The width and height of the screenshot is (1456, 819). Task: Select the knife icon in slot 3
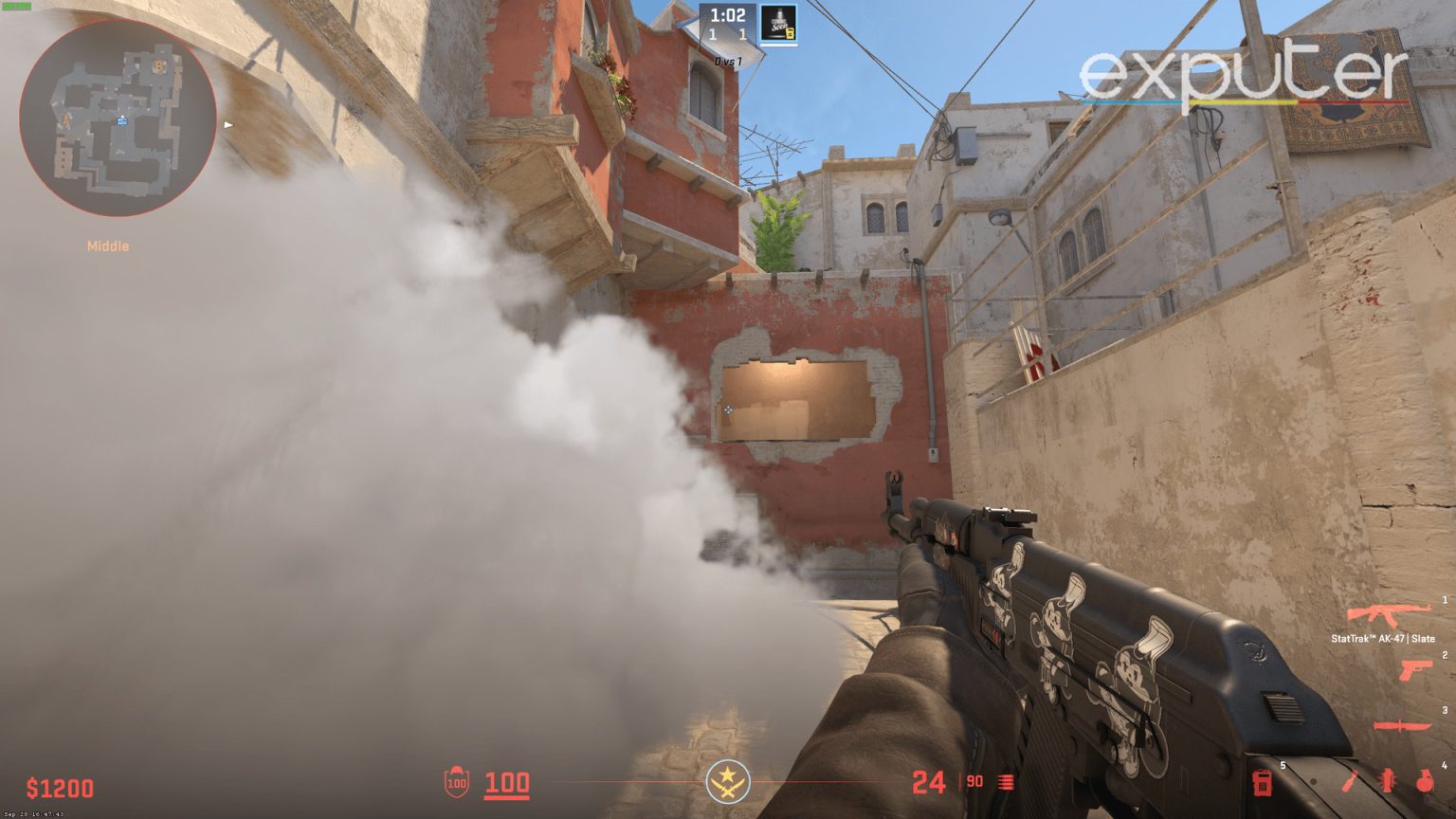tap(1402, 724)
